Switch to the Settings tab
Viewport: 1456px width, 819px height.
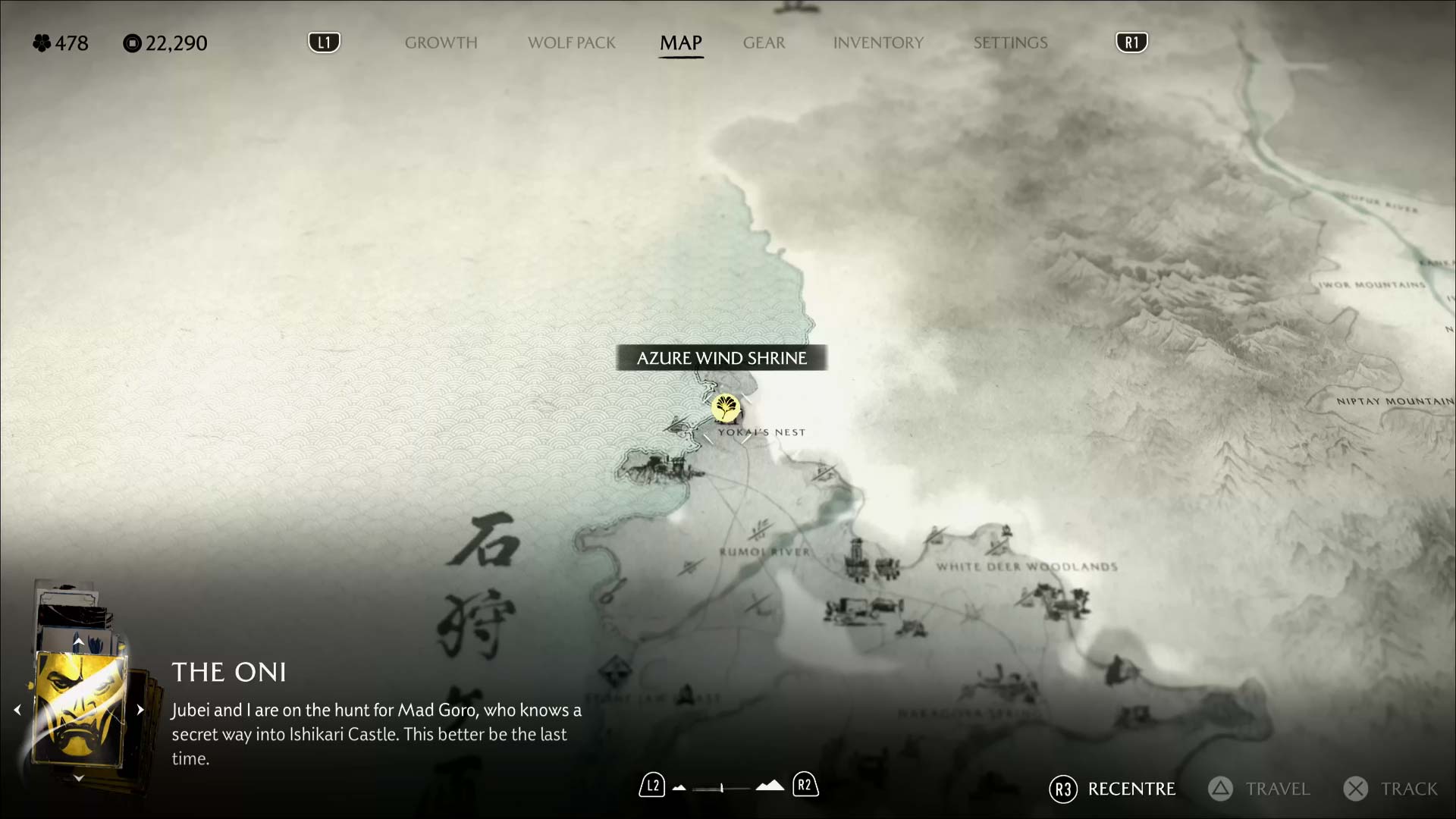pyautogui.click(x=1010, y=43)
